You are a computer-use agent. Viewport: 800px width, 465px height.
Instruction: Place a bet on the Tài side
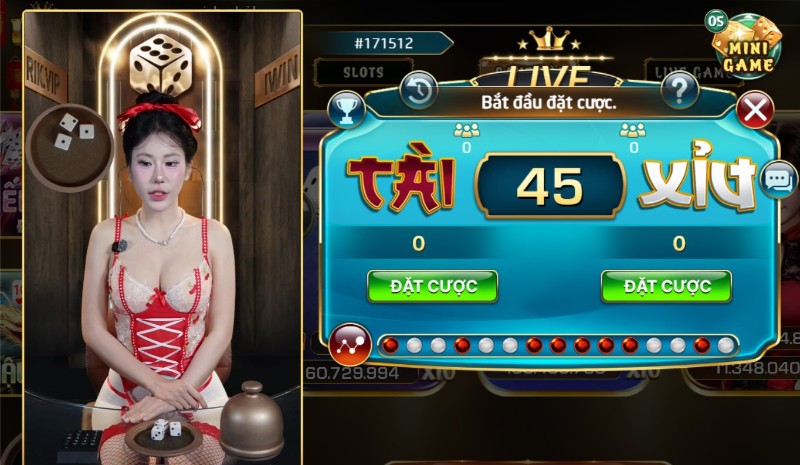[431, 286]
